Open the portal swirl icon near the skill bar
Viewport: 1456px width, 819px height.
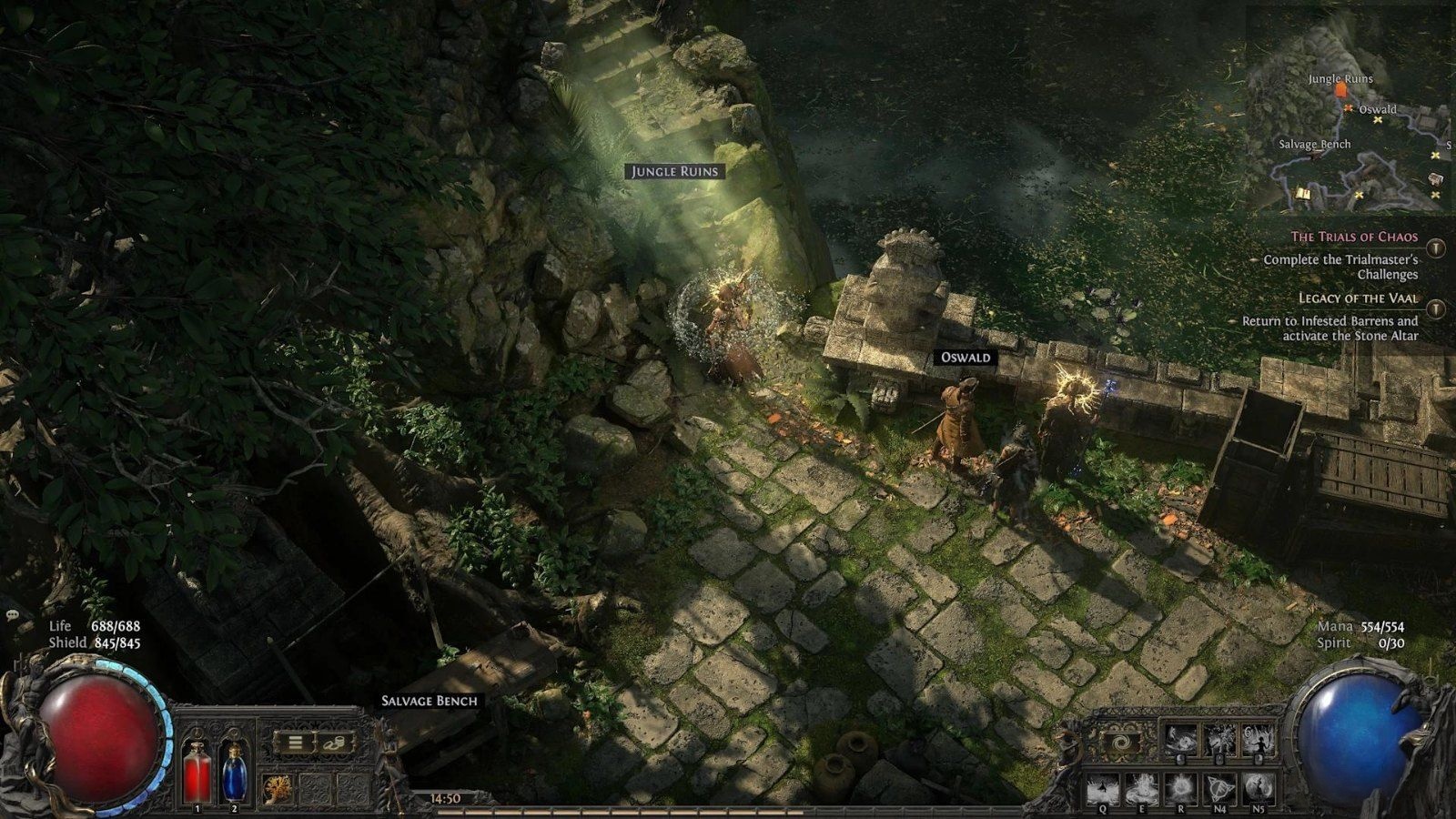coord(1121,743)
